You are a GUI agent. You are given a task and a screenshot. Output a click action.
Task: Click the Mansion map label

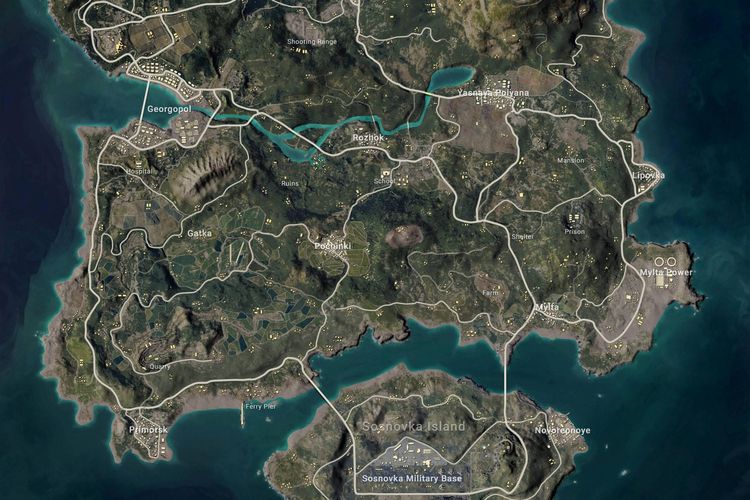[570, 160]
